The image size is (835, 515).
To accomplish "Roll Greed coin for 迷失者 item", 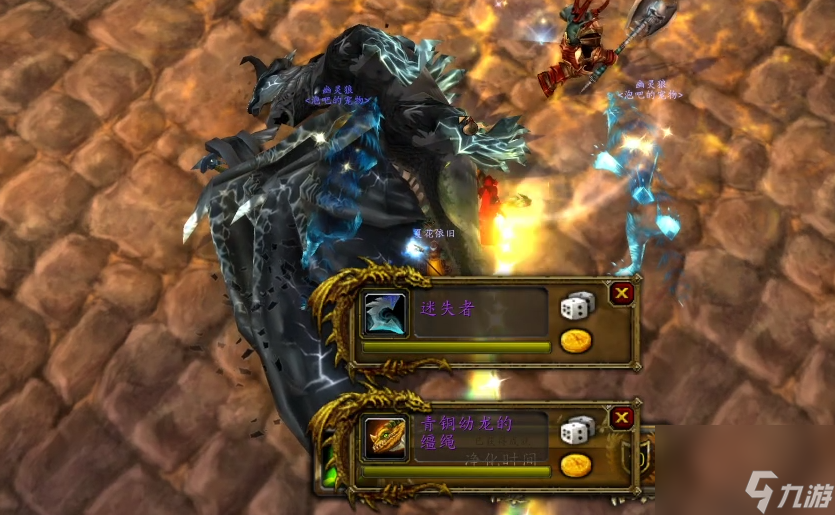I will (576, 341).
